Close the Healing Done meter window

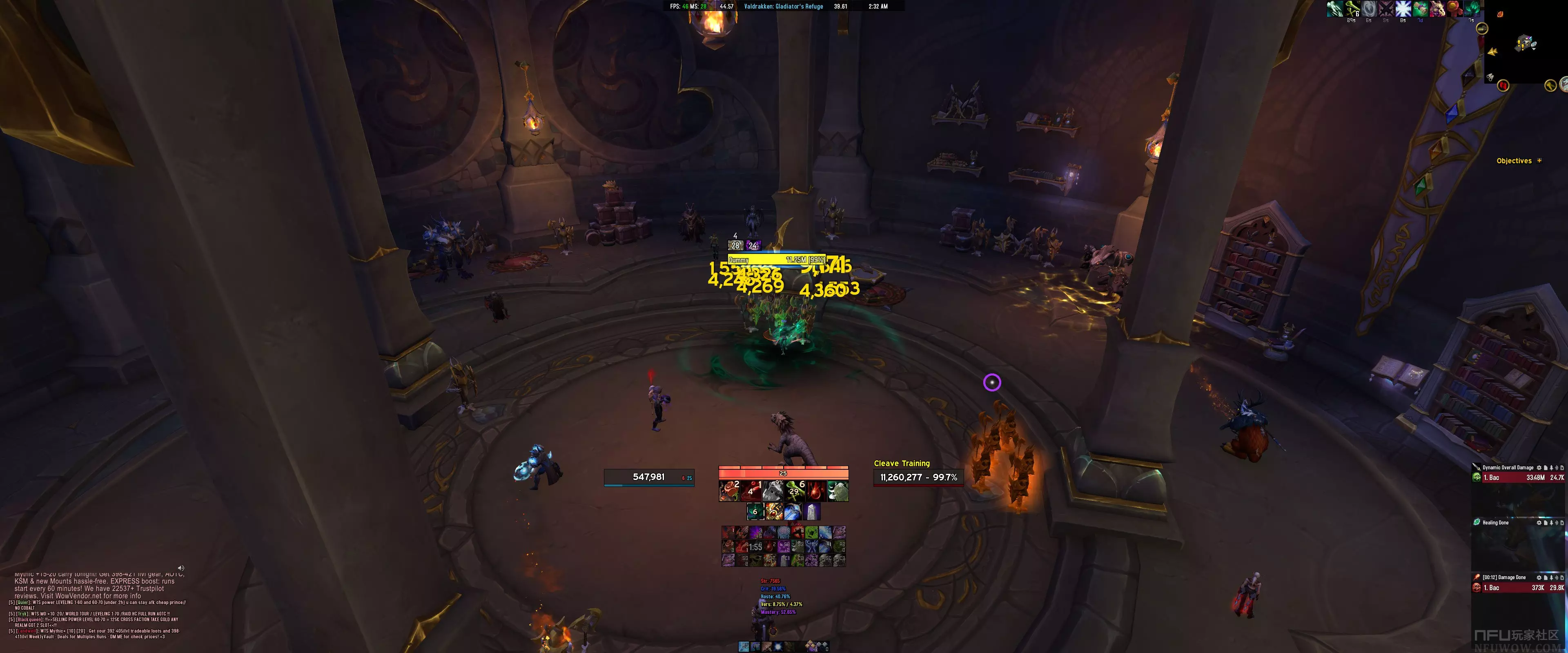(1563, 523)
